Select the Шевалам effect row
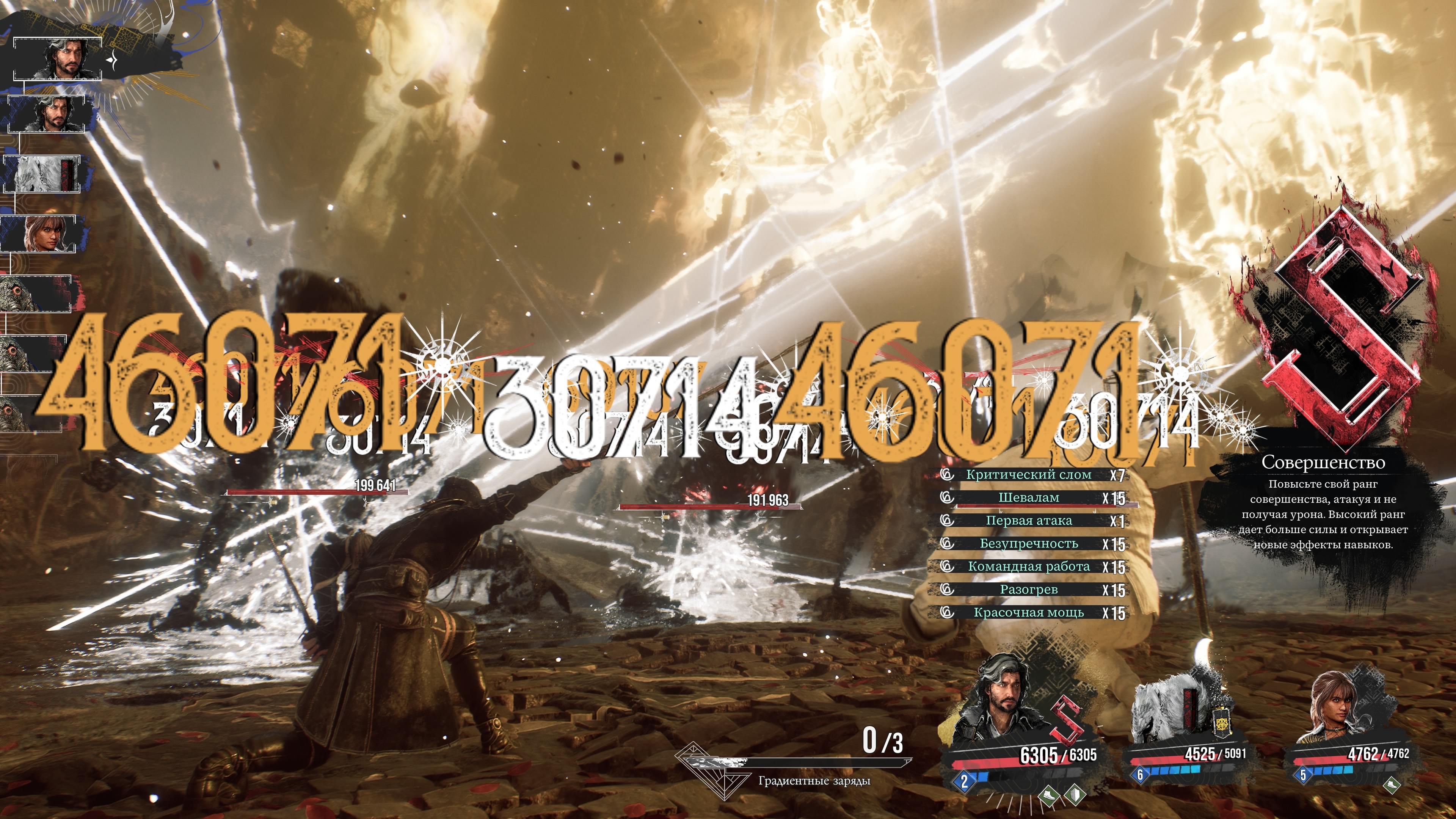 [x=1029, y=498]
